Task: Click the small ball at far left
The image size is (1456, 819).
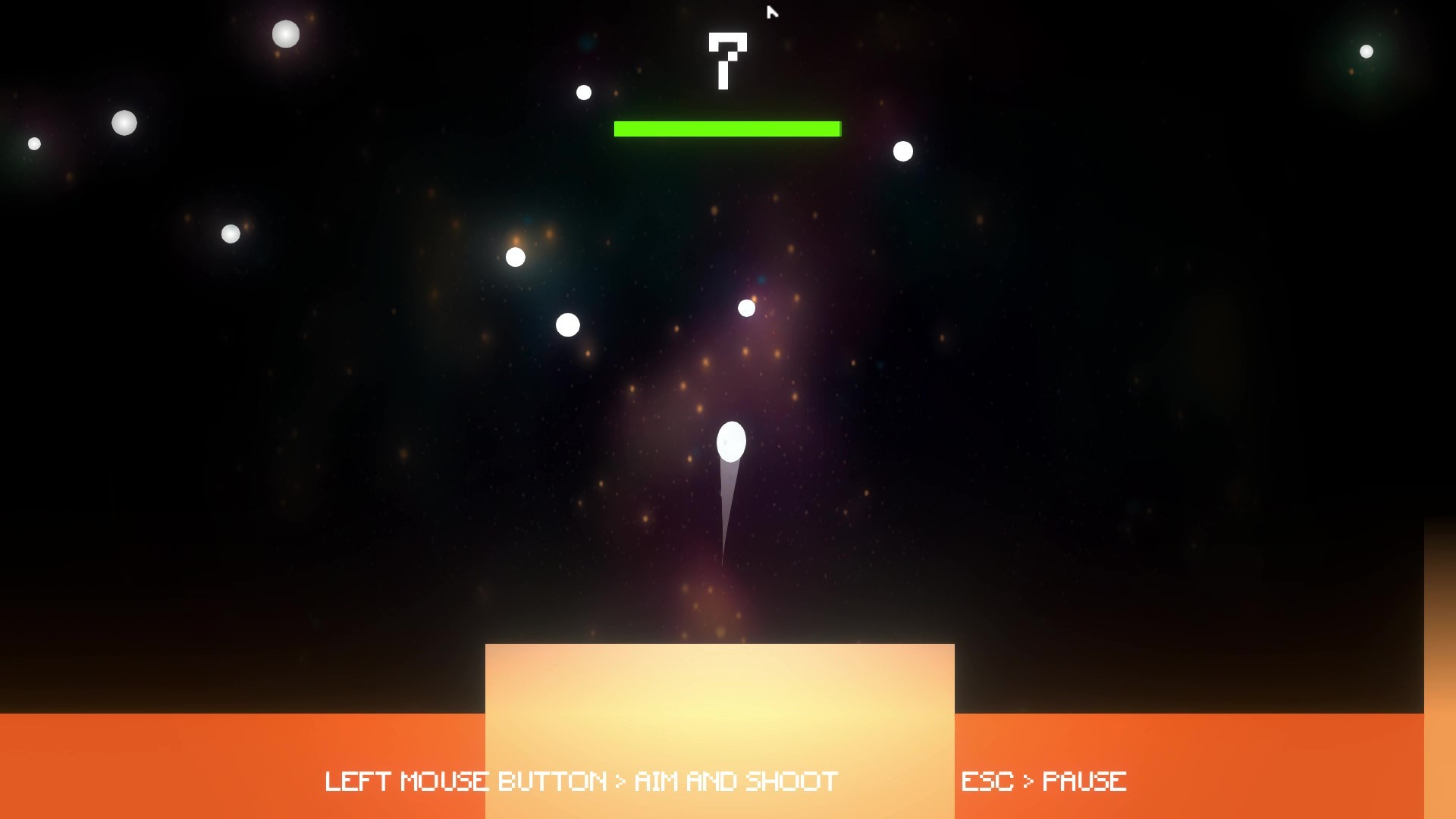Action: [33, 142]
